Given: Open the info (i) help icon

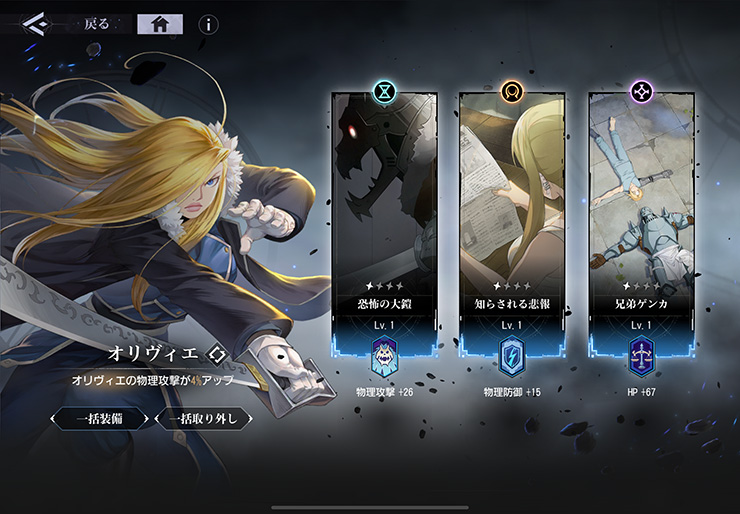Looking at the screenshot, I should [x=208, y=25].
